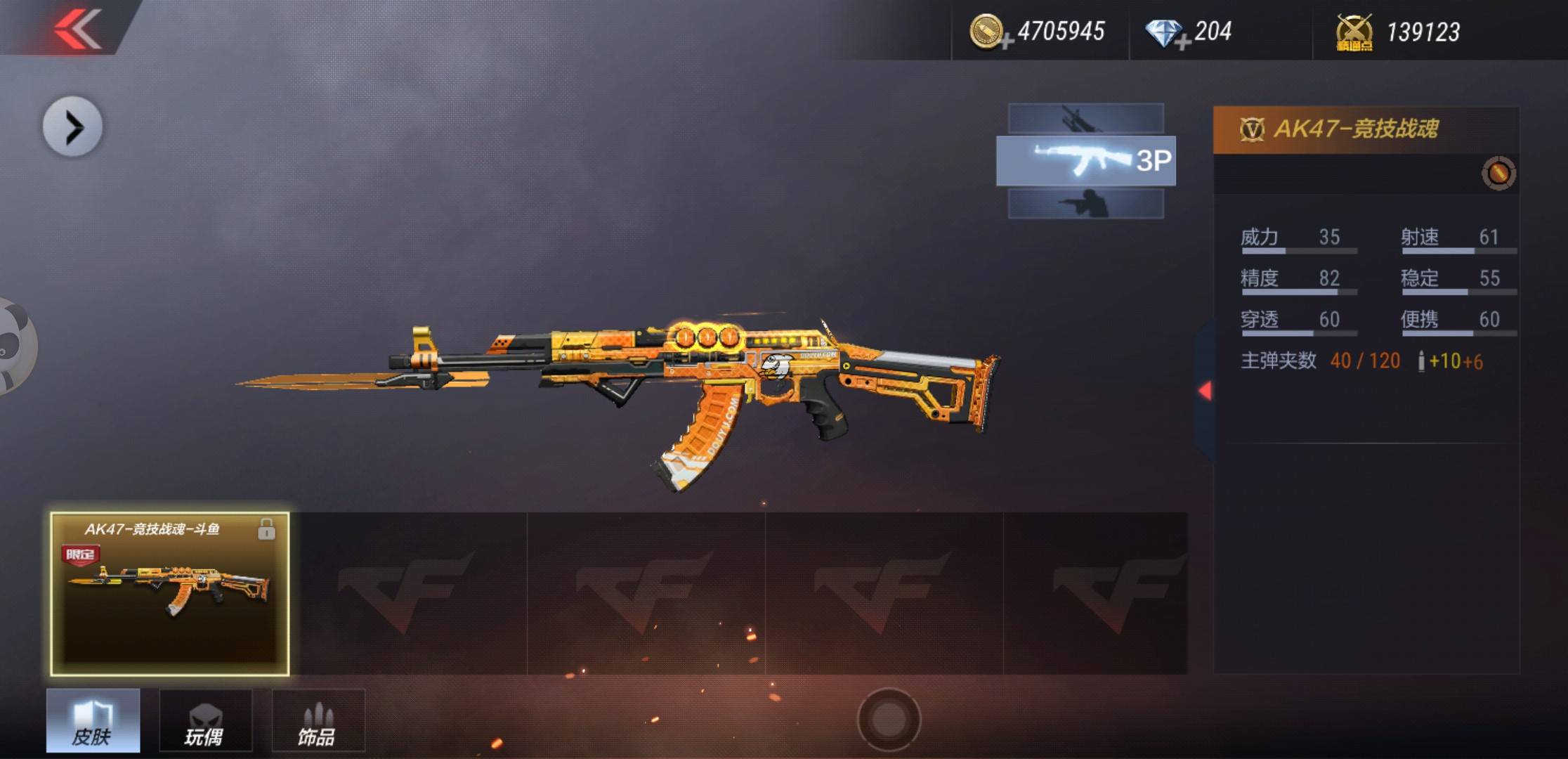Collapse the stats panel with red arrow
Image resolution: width=1568 pixels, height=759 pixels.
1205,391
